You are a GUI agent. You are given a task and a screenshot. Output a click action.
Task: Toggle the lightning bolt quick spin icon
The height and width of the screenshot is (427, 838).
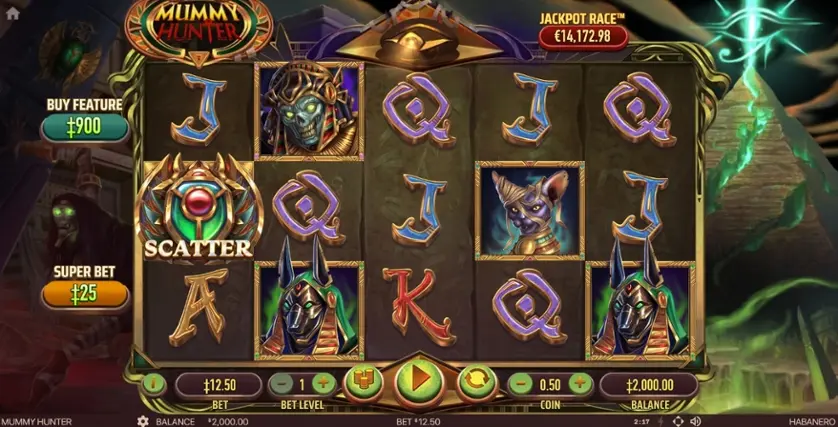coord(662,422)
